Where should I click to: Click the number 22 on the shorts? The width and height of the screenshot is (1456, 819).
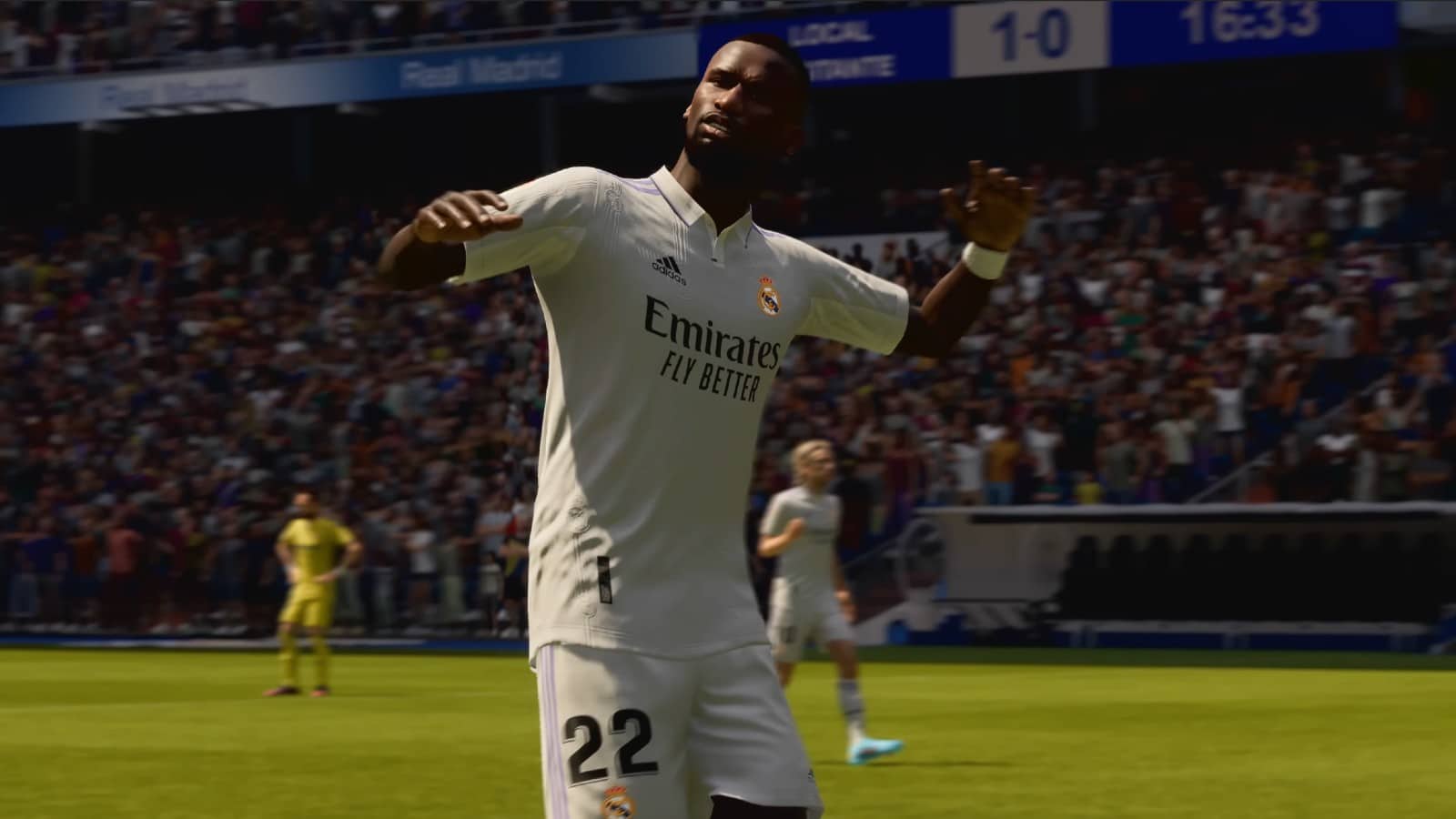pos(610,743)
